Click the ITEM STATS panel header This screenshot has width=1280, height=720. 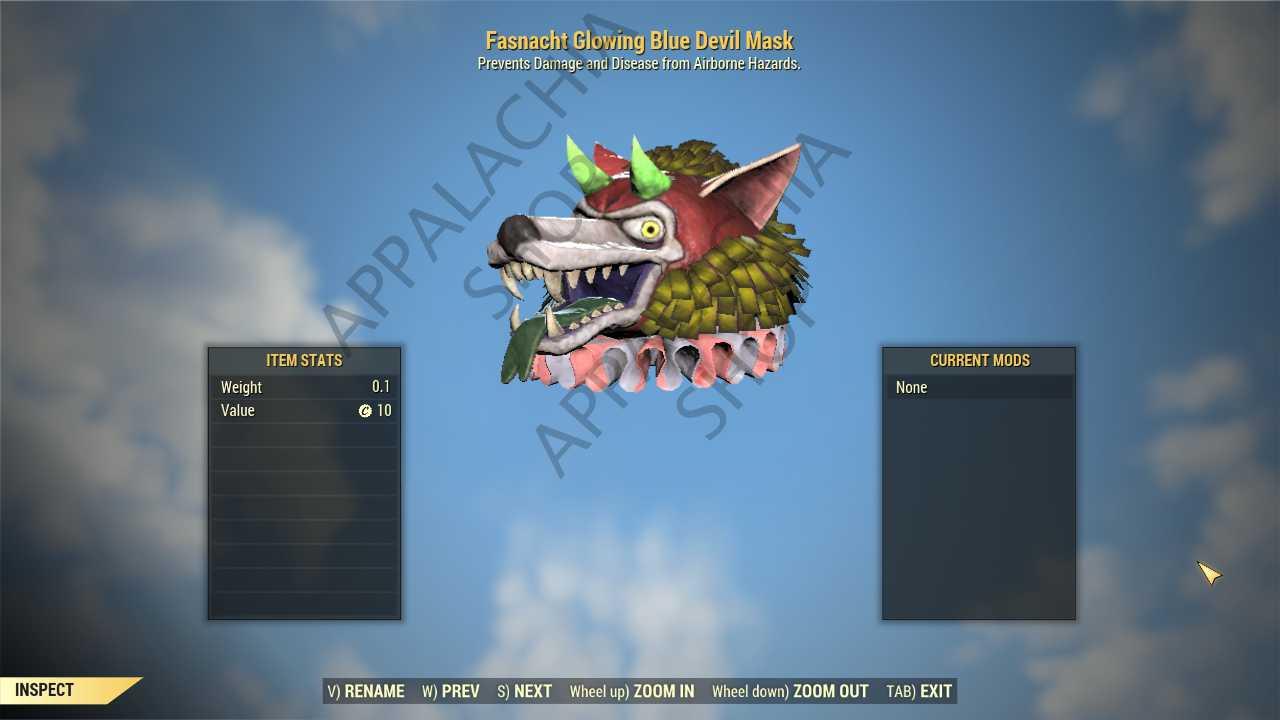pyautogui.click(x=304, y=361)
